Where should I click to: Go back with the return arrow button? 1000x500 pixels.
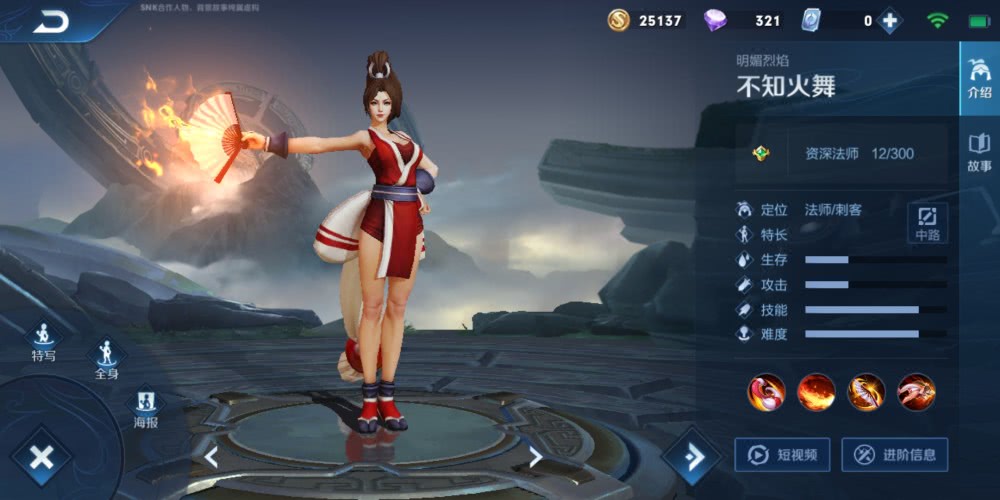coord(50,21)
